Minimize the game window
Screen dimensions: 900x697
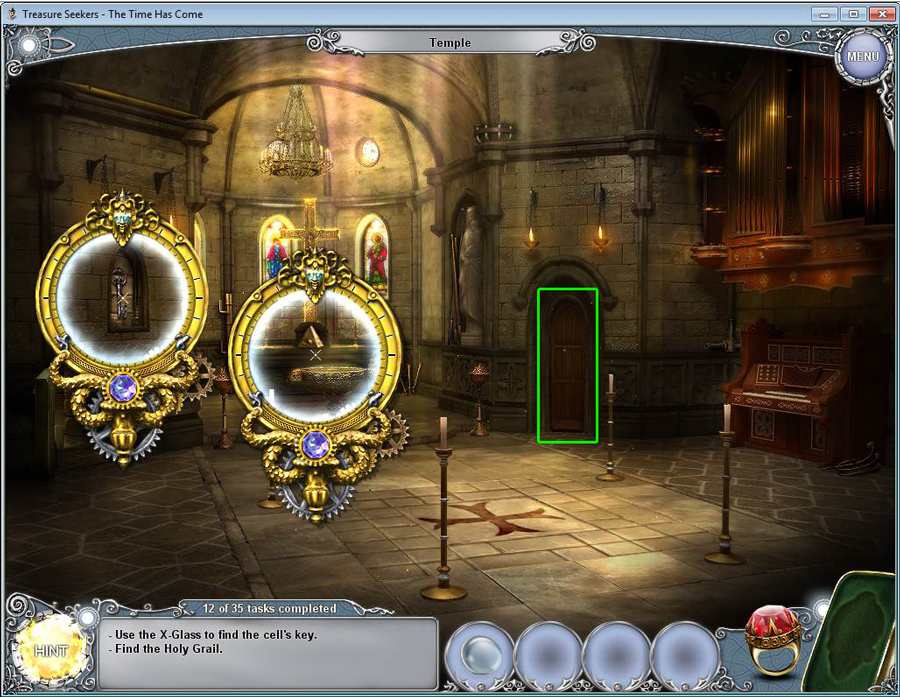(826, 13)
